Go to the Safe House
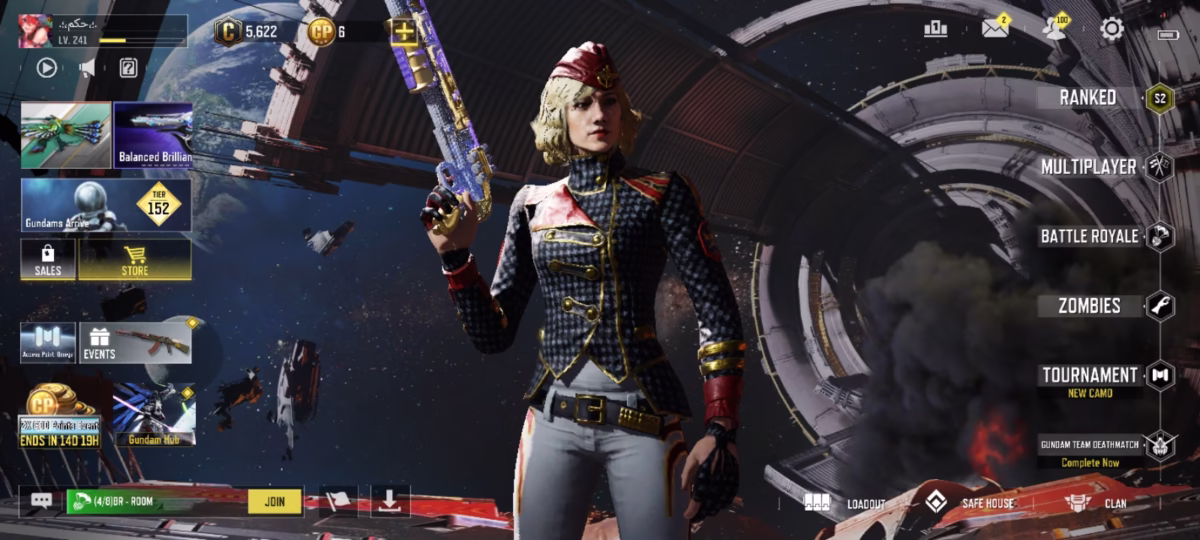The width and height of the screenshot is (1200, 540). pos(968,503)
